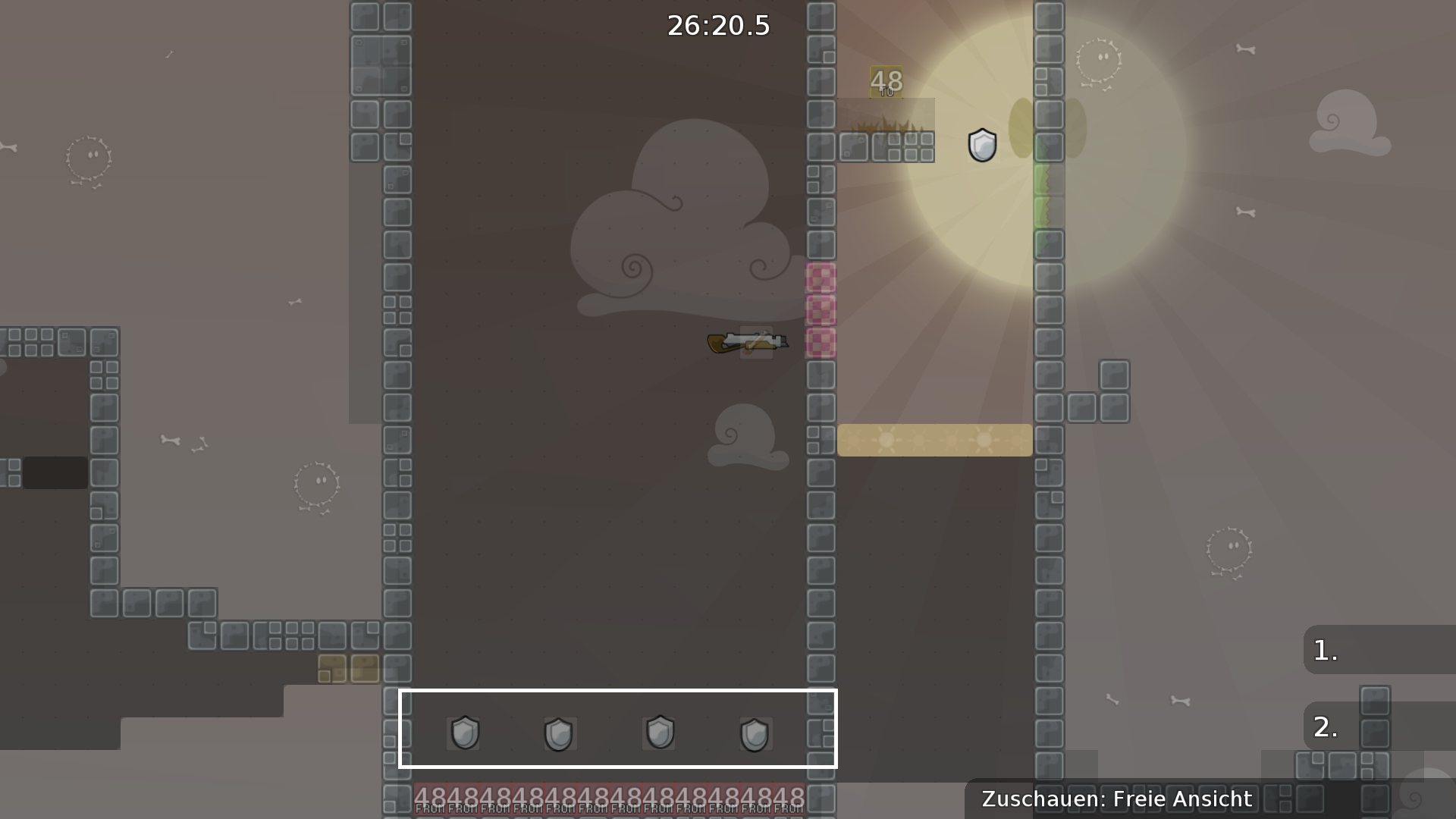Click the shotgun weapon pickup
1456x819 pixels.
click(x=747, y=341)
